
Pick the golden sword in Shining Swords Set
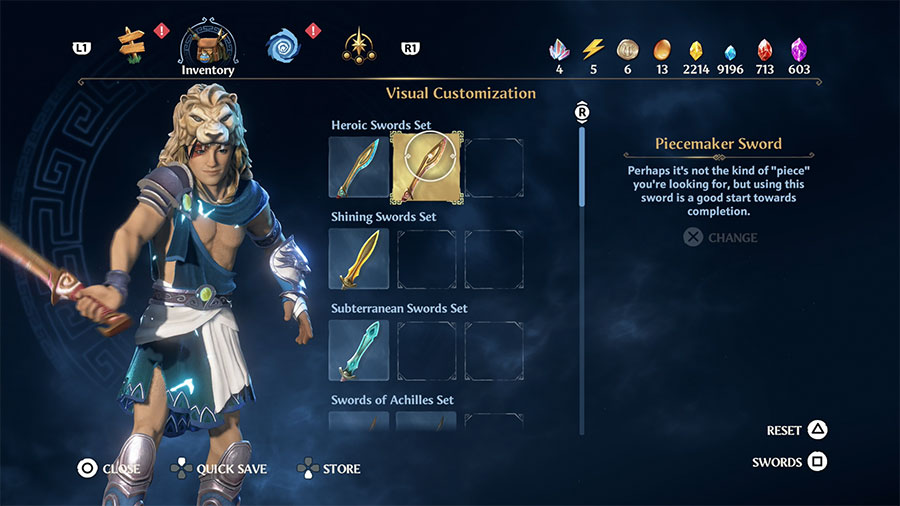(x=358, y=259)
